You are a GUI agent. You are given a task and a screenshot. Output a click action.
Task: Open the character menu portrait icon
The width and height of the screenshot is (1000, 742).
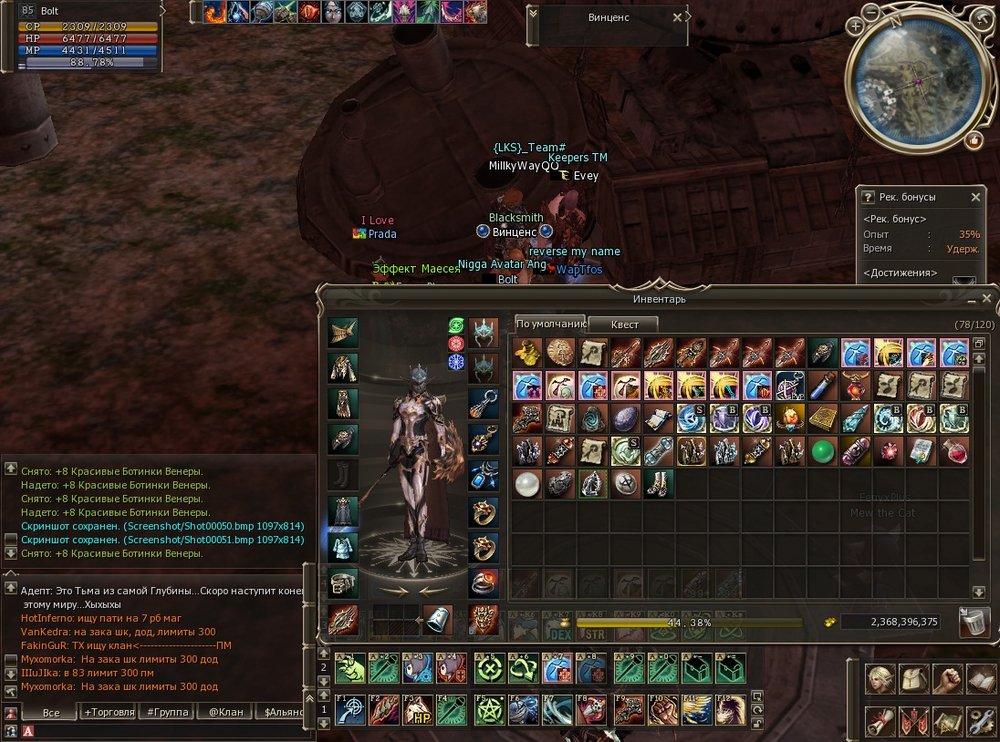coord(881,679)
